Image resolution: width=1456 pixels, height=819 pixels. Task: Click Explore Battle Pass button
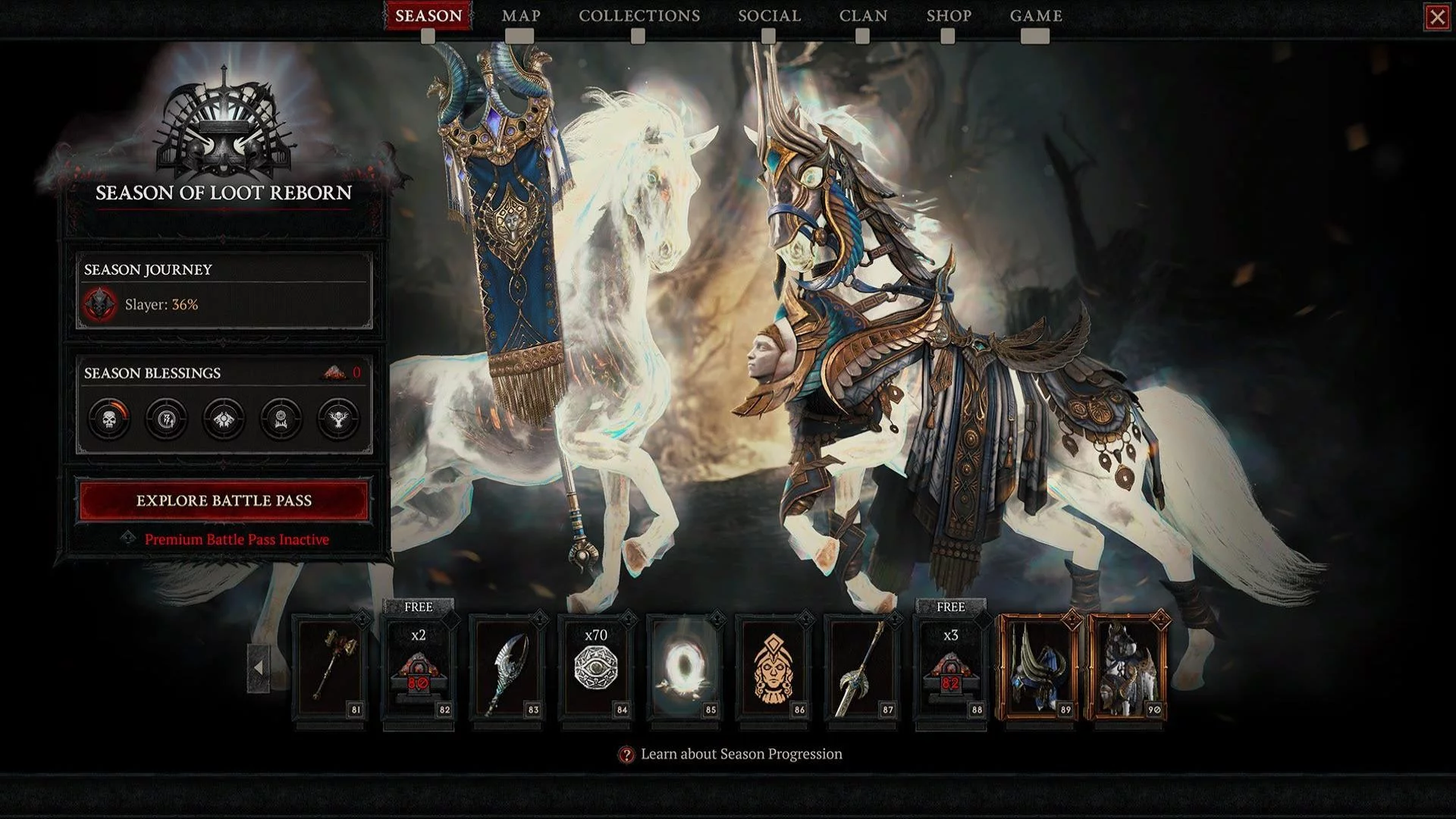tap(224, 500)
